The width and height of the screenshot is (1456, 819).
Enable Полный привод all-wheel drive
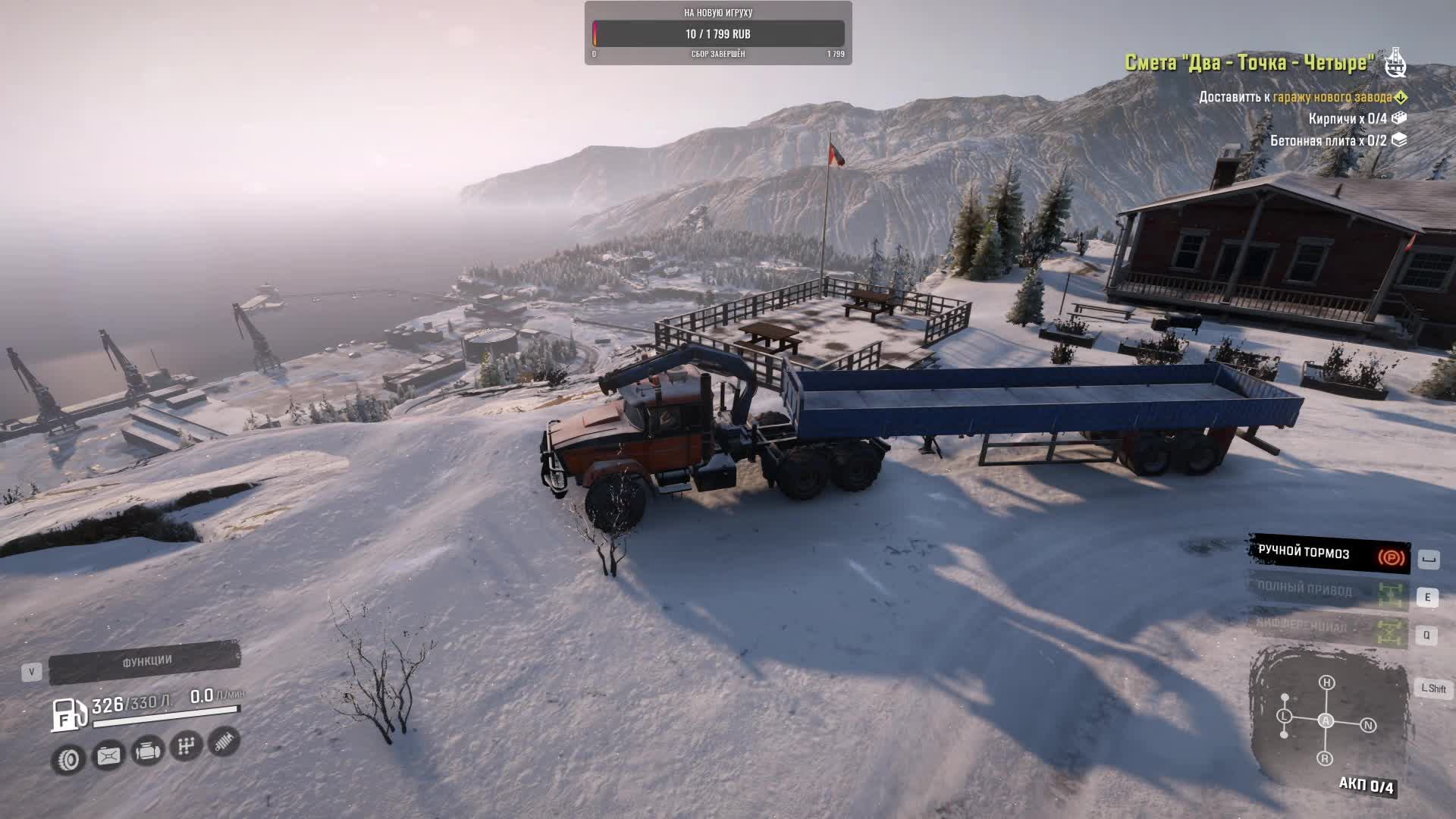pyautogui.click(x=1329, y=591)
